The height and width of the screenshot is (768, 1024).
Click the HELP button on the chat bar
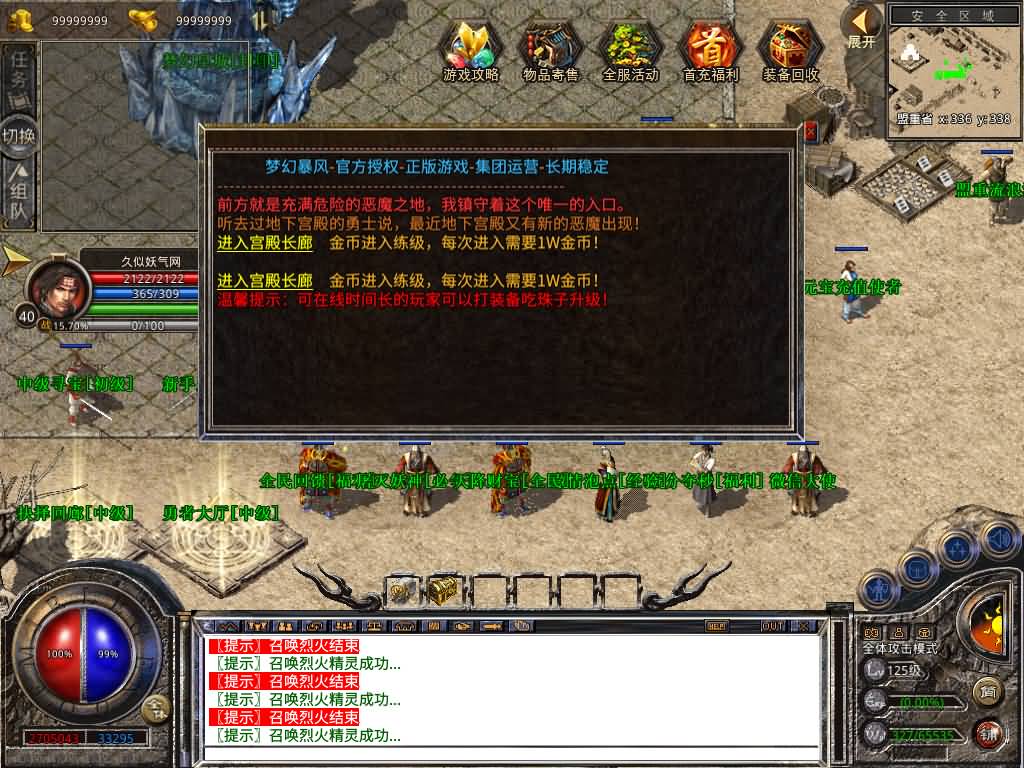coord(716,626)
